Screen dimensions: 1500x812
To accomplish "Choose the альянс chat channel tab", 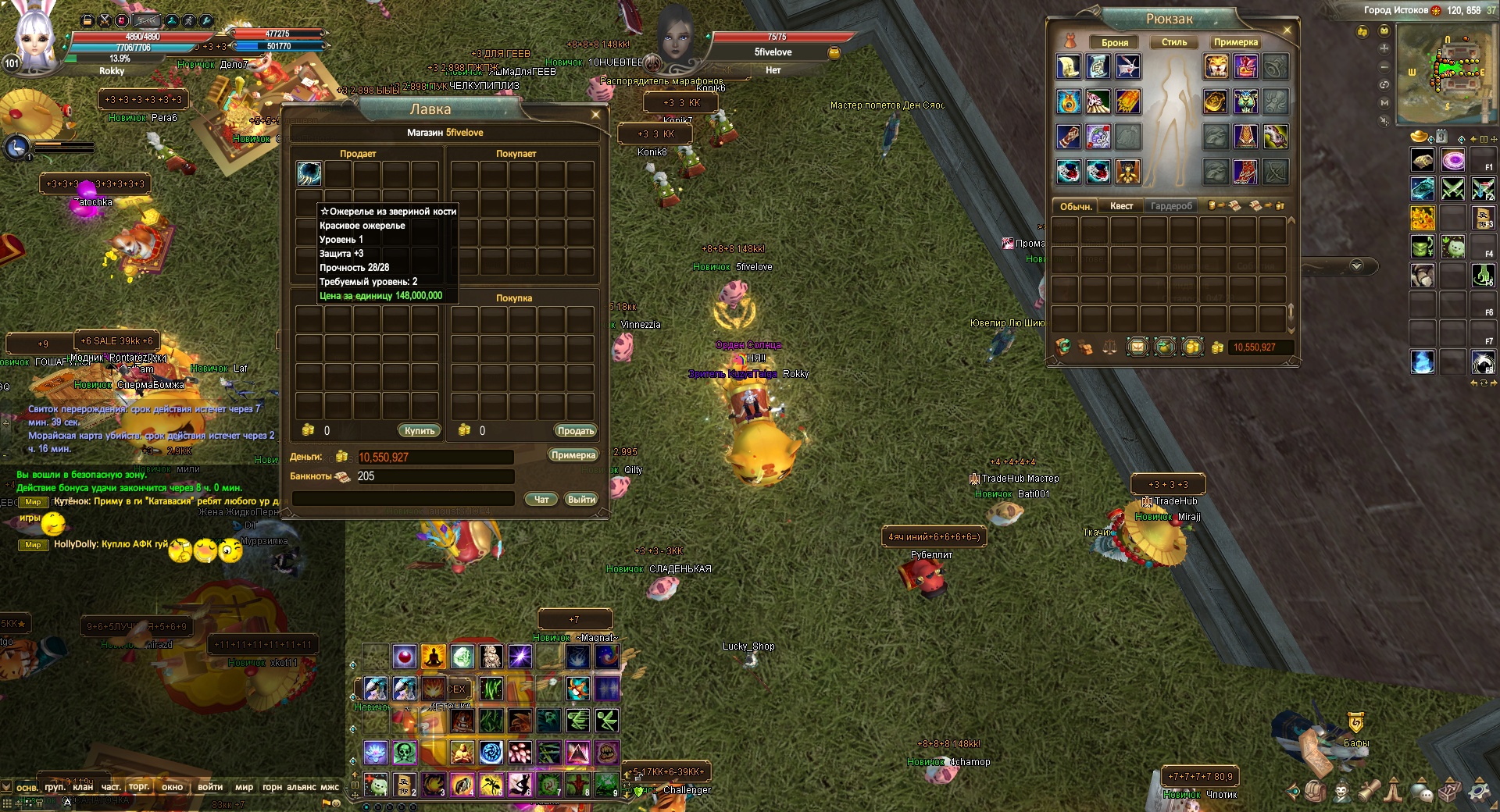I will coord(301,787).
